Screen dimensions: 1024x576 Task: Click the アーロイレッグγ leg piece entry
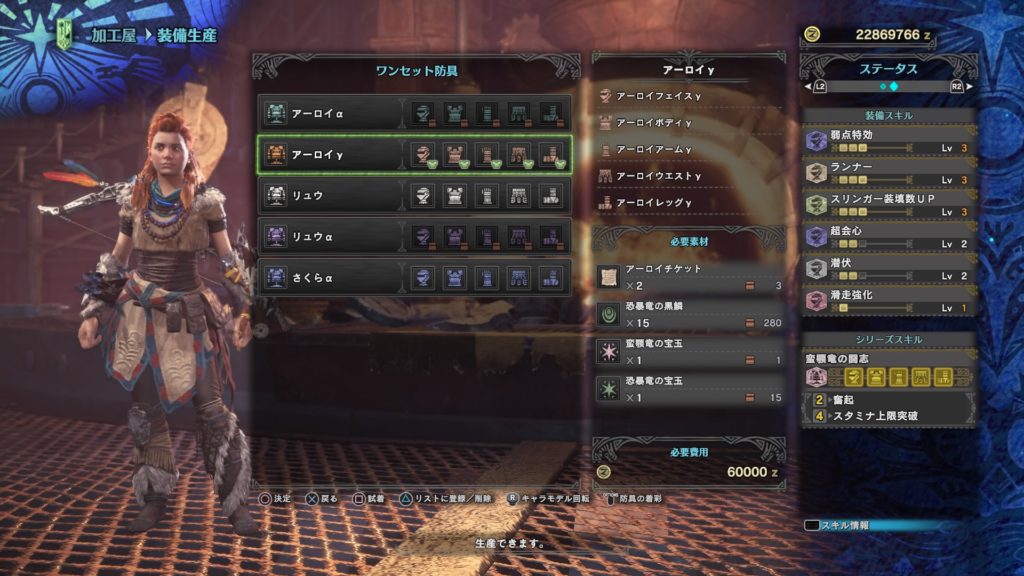[688, 202]
